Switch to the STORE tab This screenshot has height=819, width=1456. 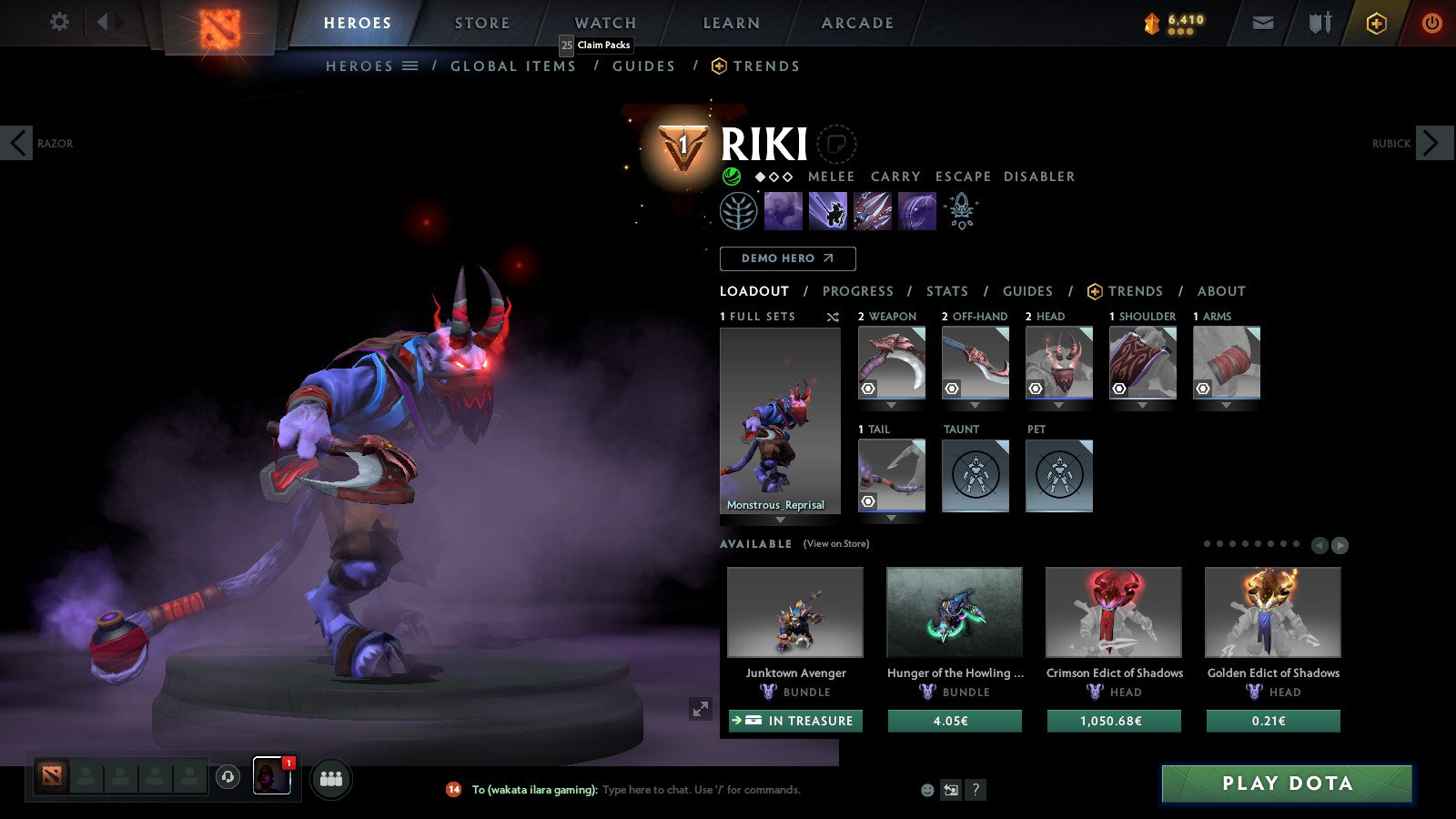pos(480,22)
